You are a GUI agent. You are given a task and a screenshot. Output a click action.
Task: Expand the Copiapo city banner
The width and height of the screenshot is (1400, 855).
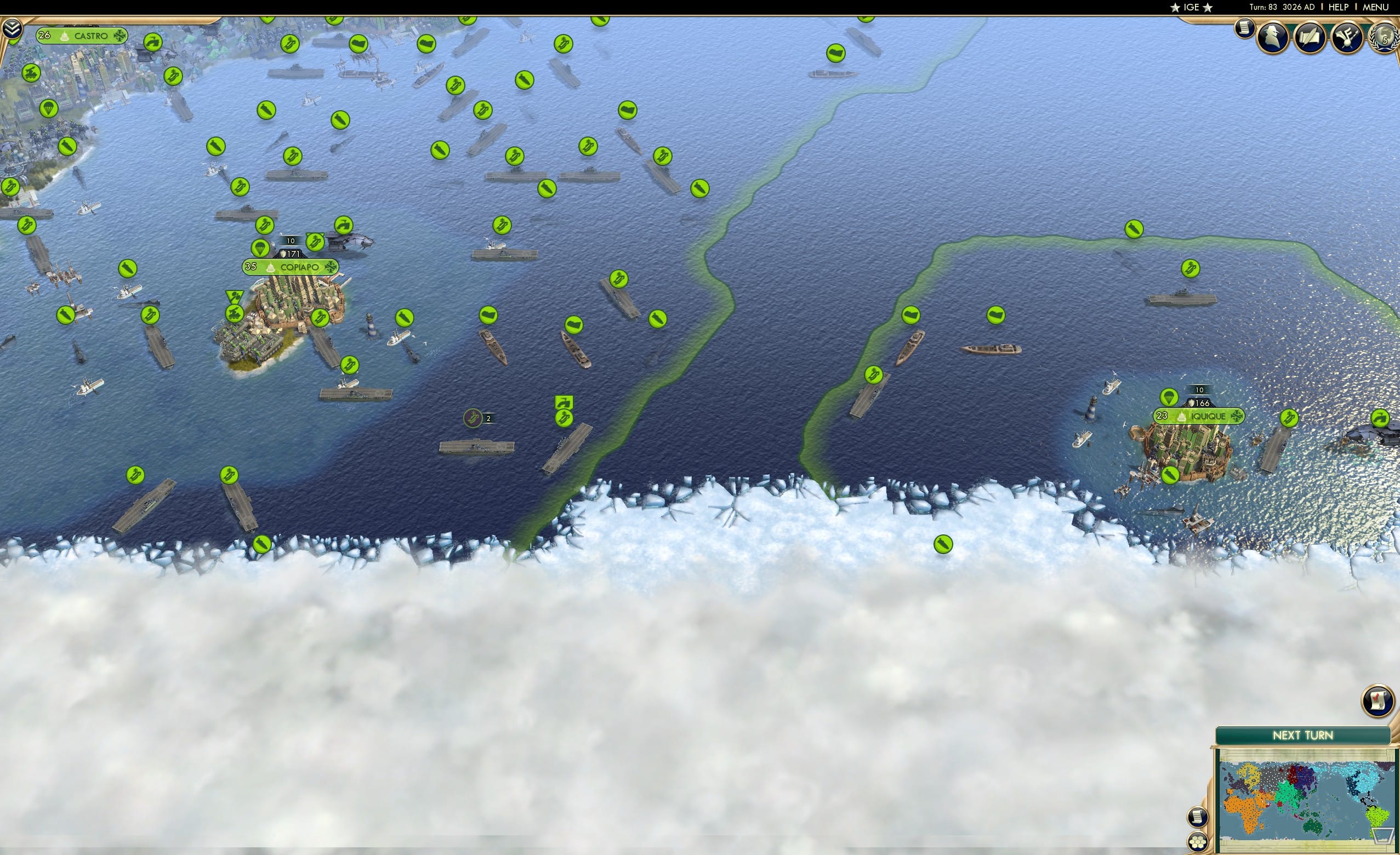click(x=290, y=267)
